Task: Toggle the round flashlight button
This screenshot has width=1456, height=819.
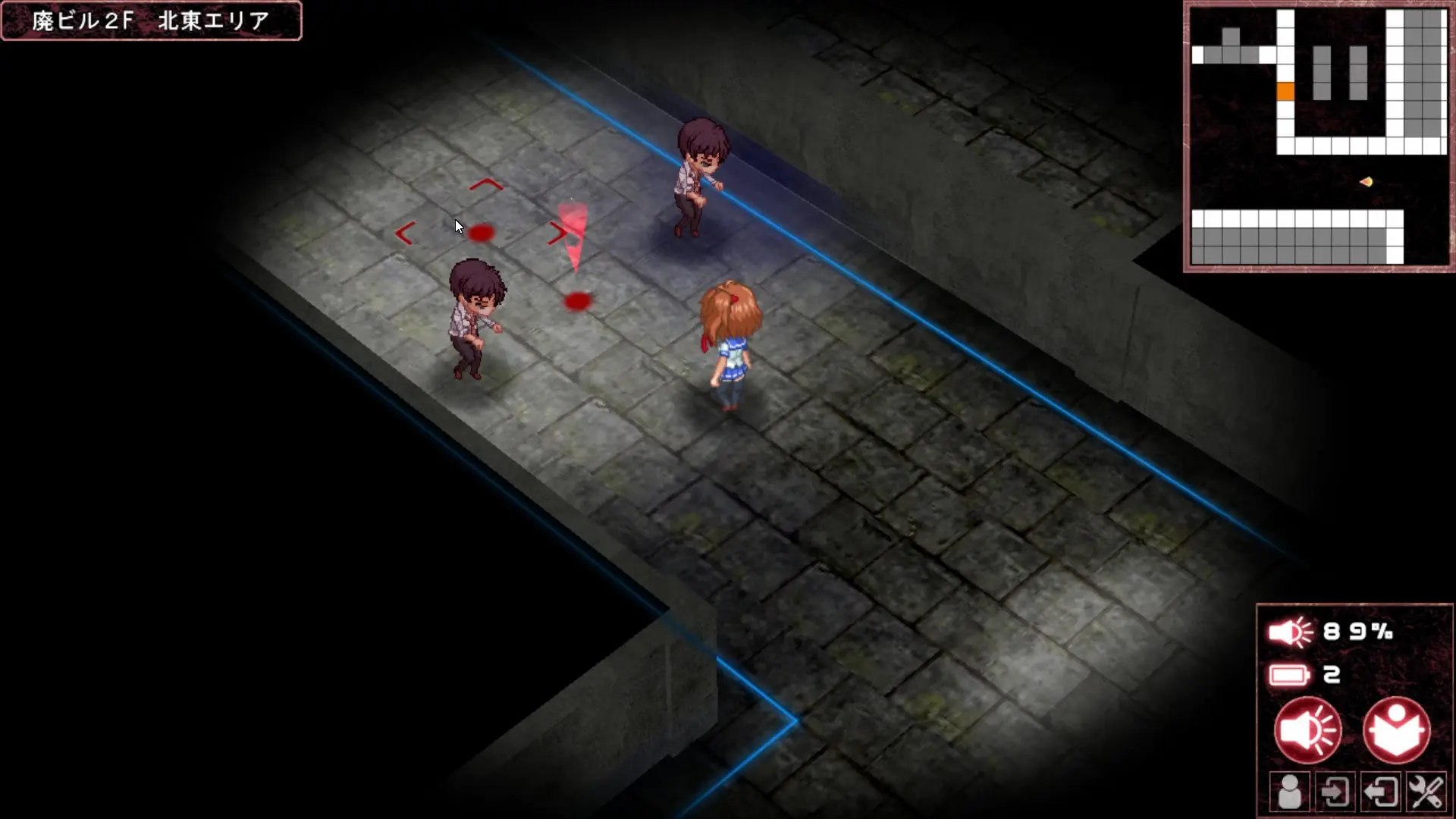Action: coord(1307,731)
